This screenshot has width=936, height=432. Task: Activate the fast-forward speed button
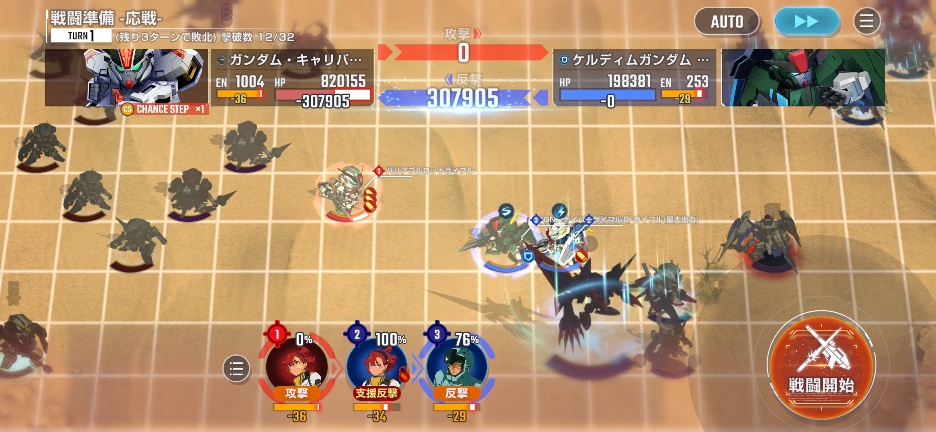point(806,20)
